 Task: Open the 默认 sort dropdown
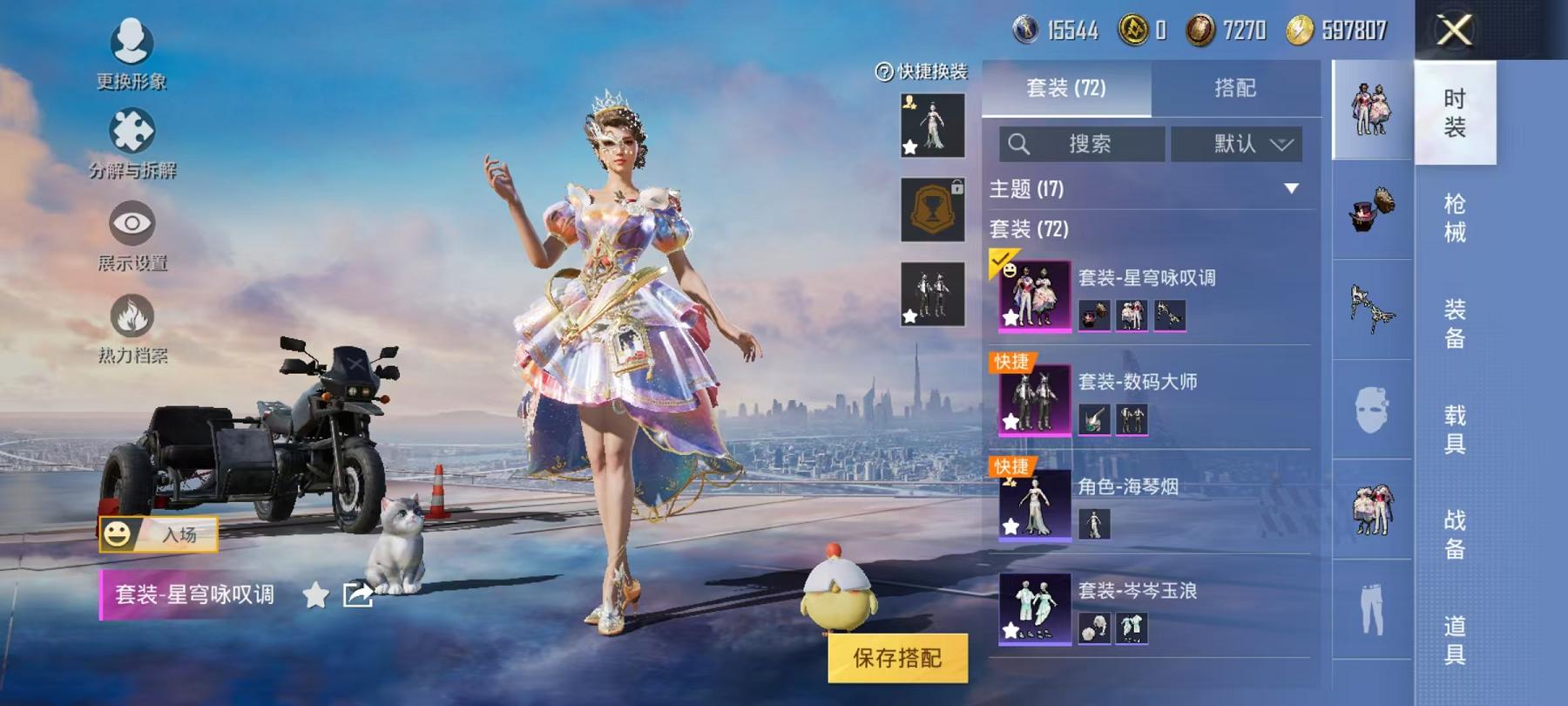tap(1236, 144)
